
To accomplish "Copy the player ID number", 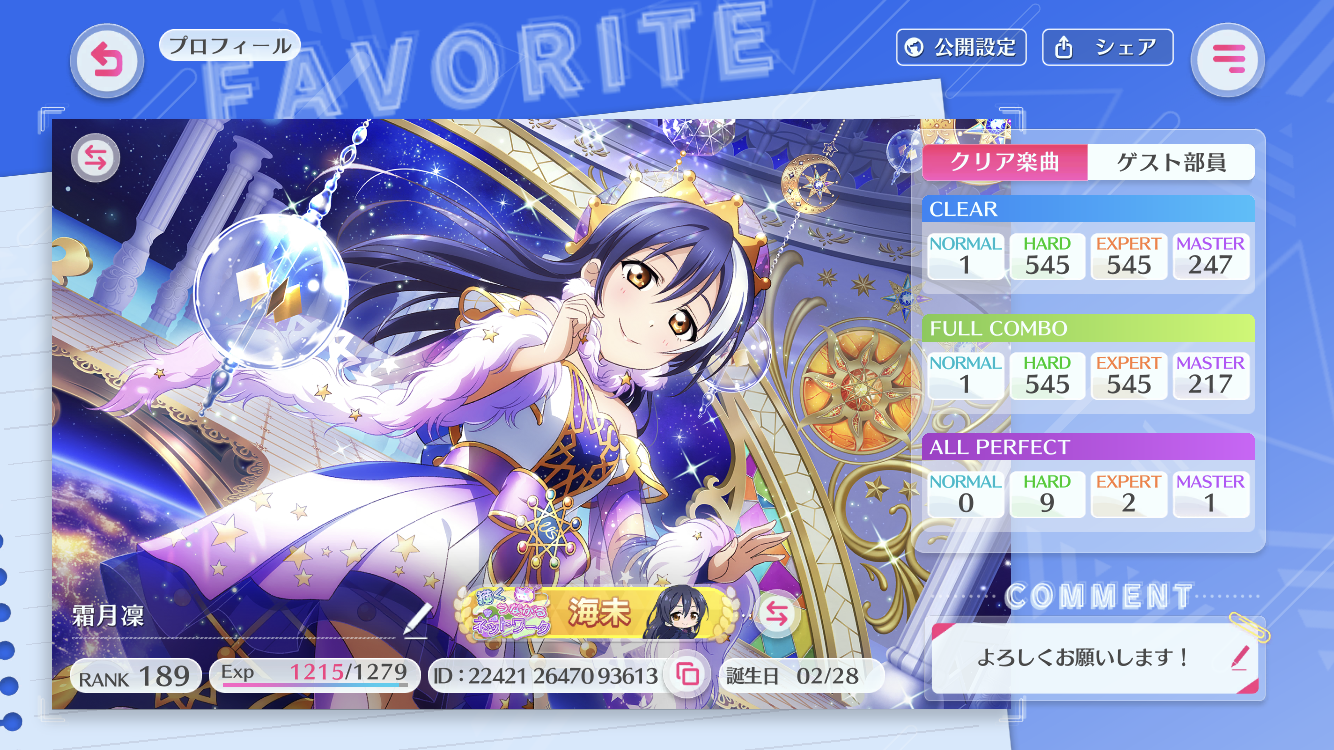I will 688,675.
